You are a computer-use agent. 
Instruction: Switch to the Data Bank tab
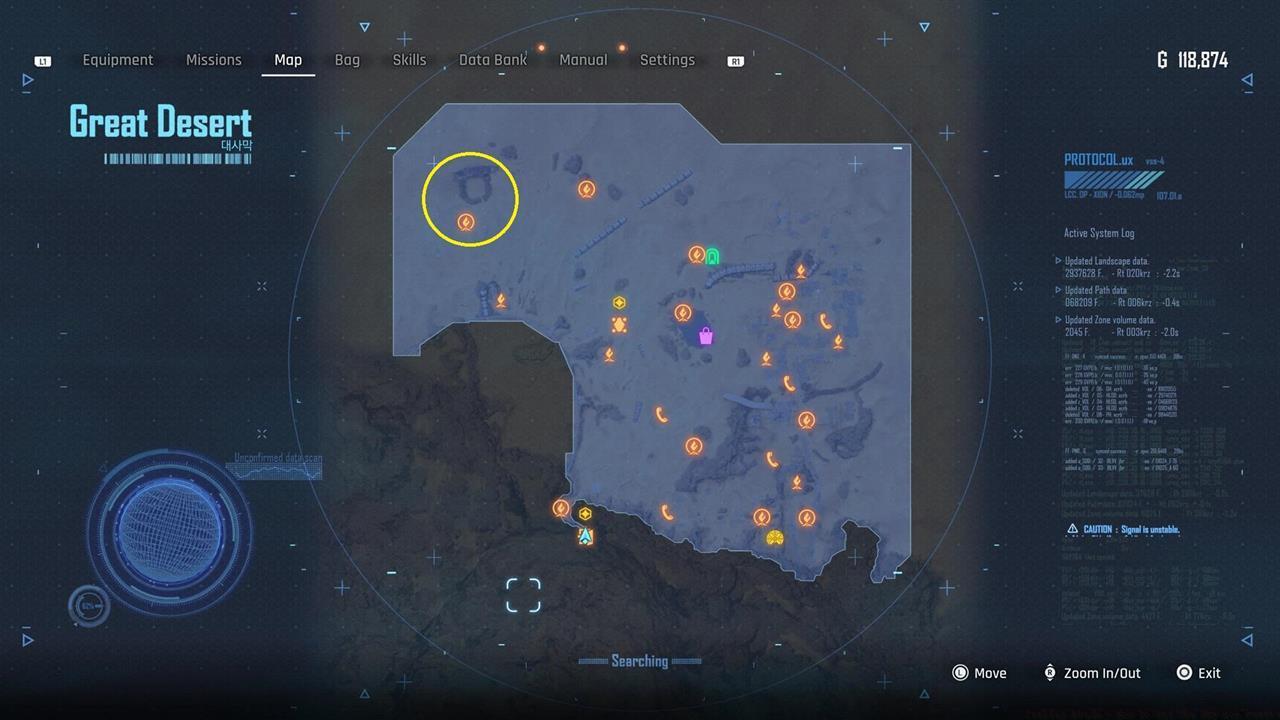493,60
